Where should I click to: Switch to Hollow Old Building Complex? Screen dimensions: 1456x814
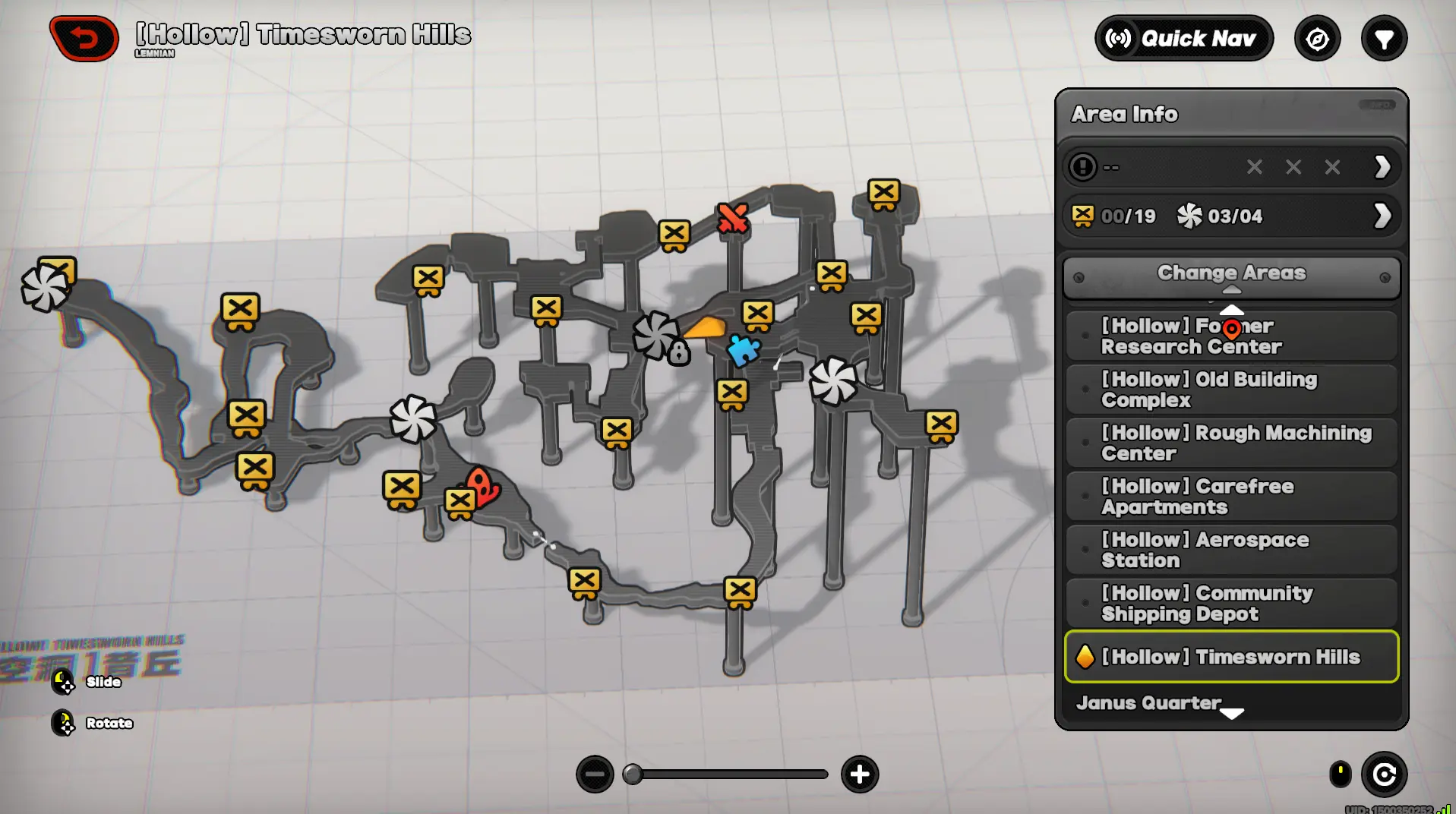point(1231,390)
